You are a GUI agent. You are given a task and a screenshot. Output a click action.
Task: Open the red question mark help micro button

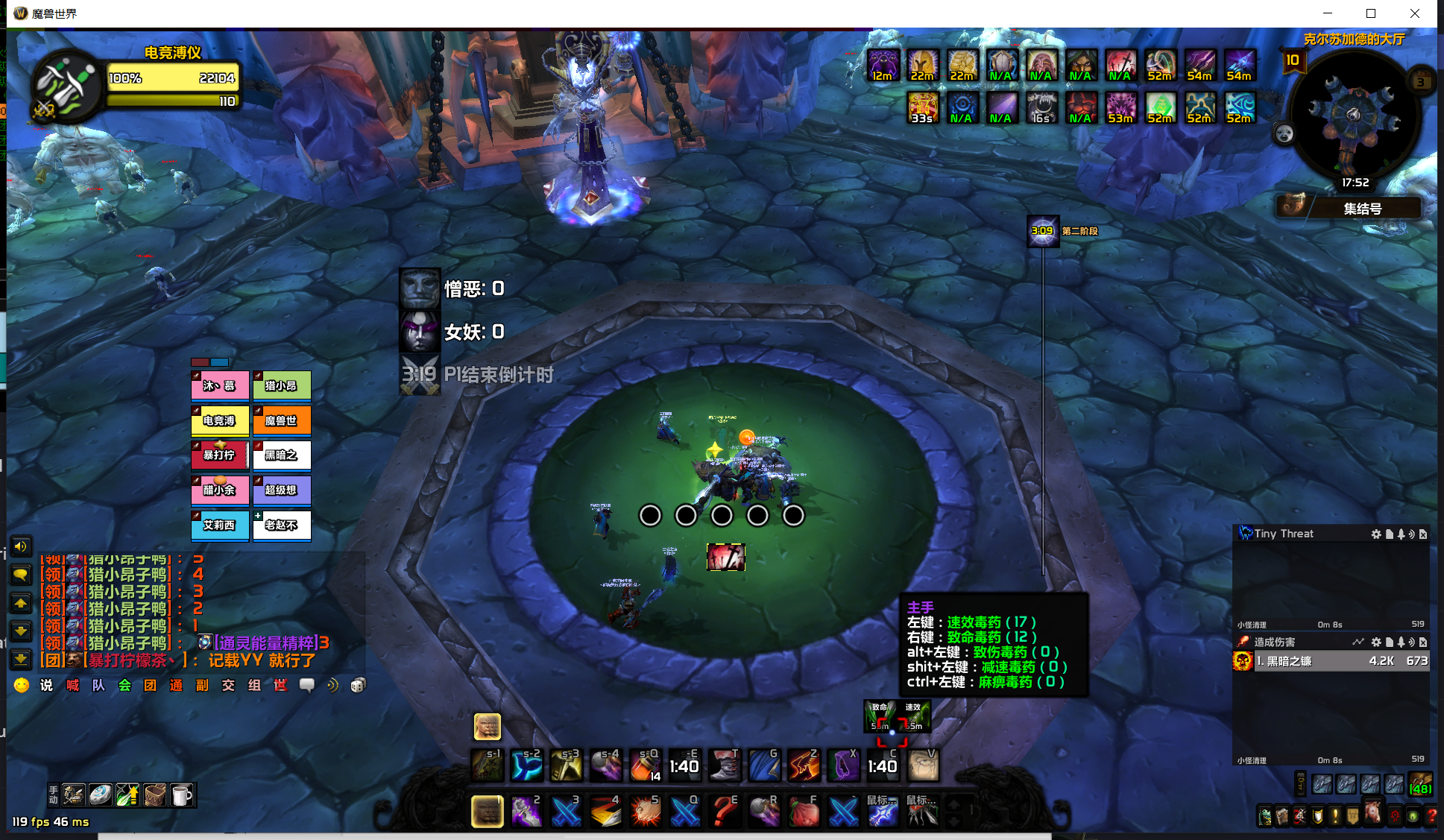tap(1431, 816)
